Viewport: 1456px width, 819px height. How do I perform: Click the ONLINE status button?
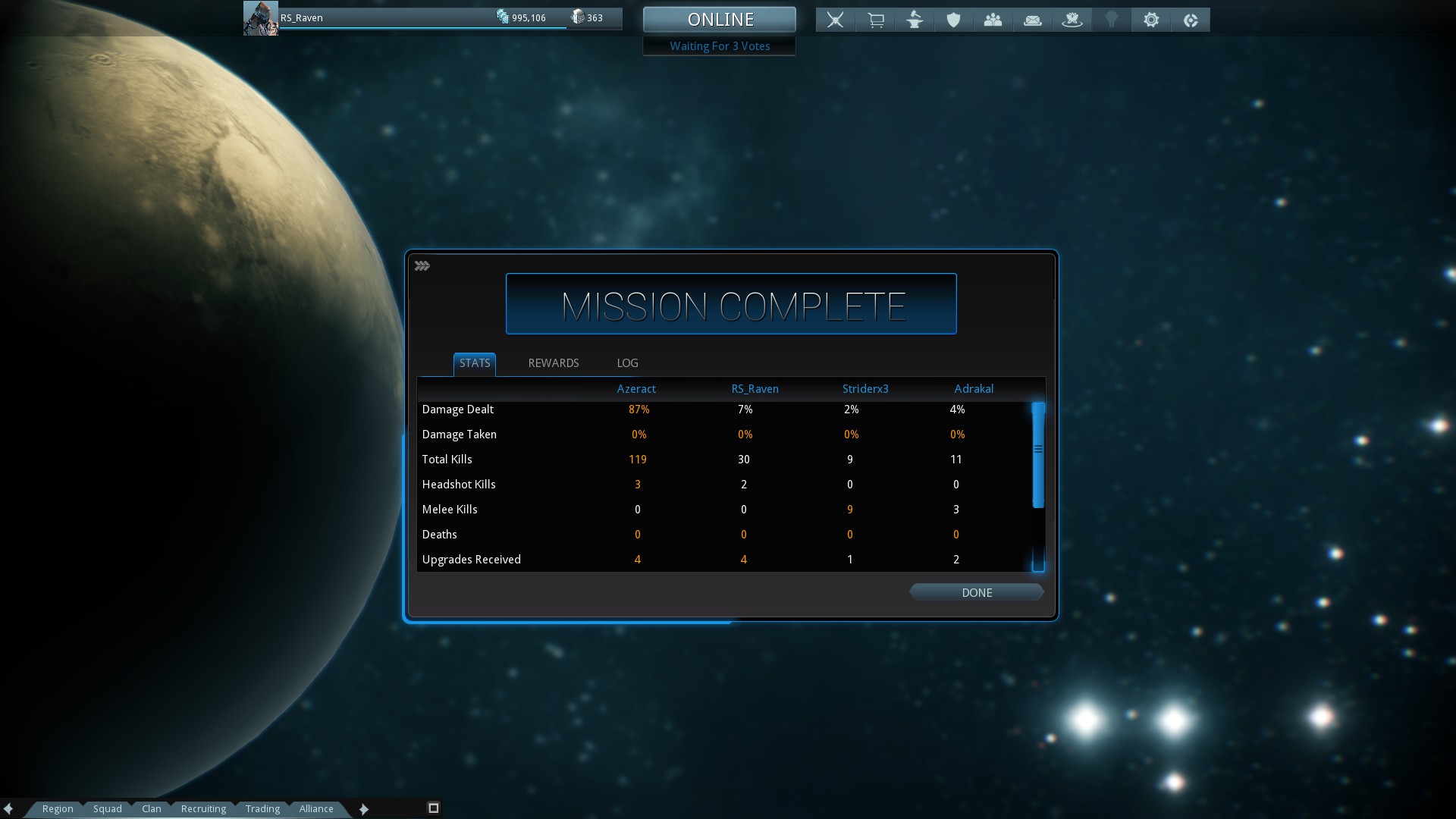click(719, 20)
